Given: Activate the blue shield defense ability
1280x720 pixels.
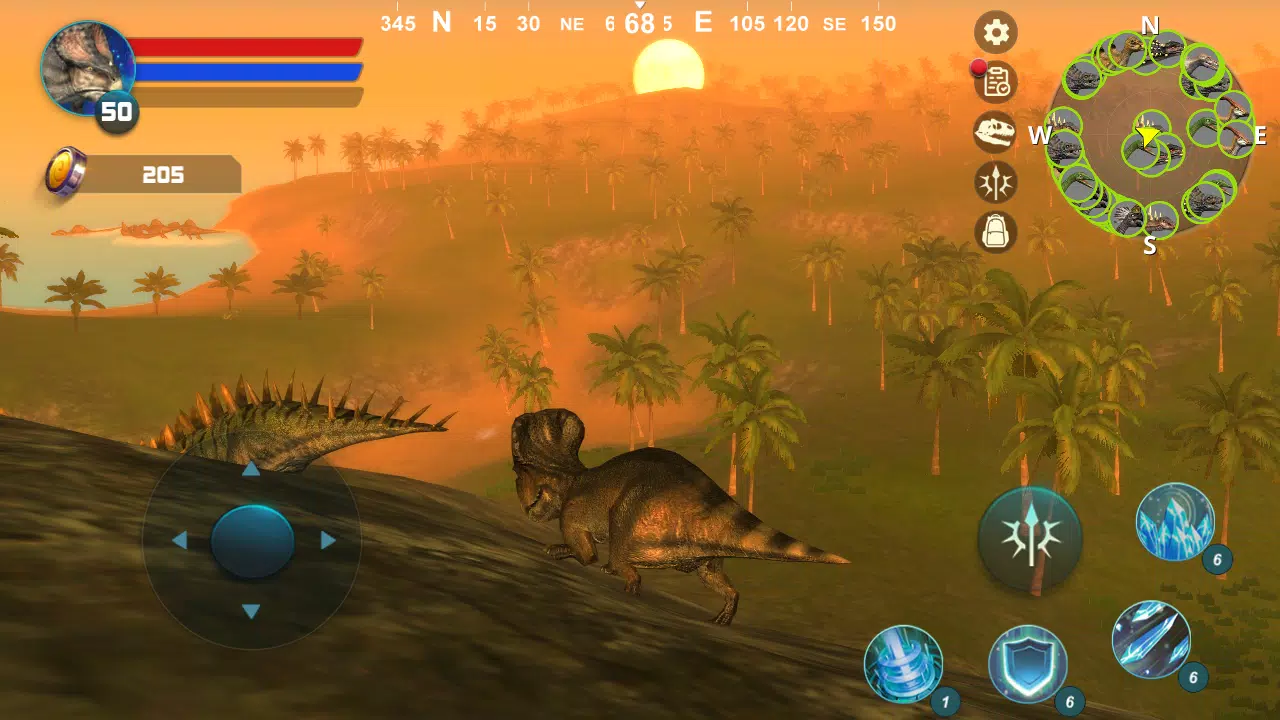Looking at the screenshot, I should tap(1030, 663).
